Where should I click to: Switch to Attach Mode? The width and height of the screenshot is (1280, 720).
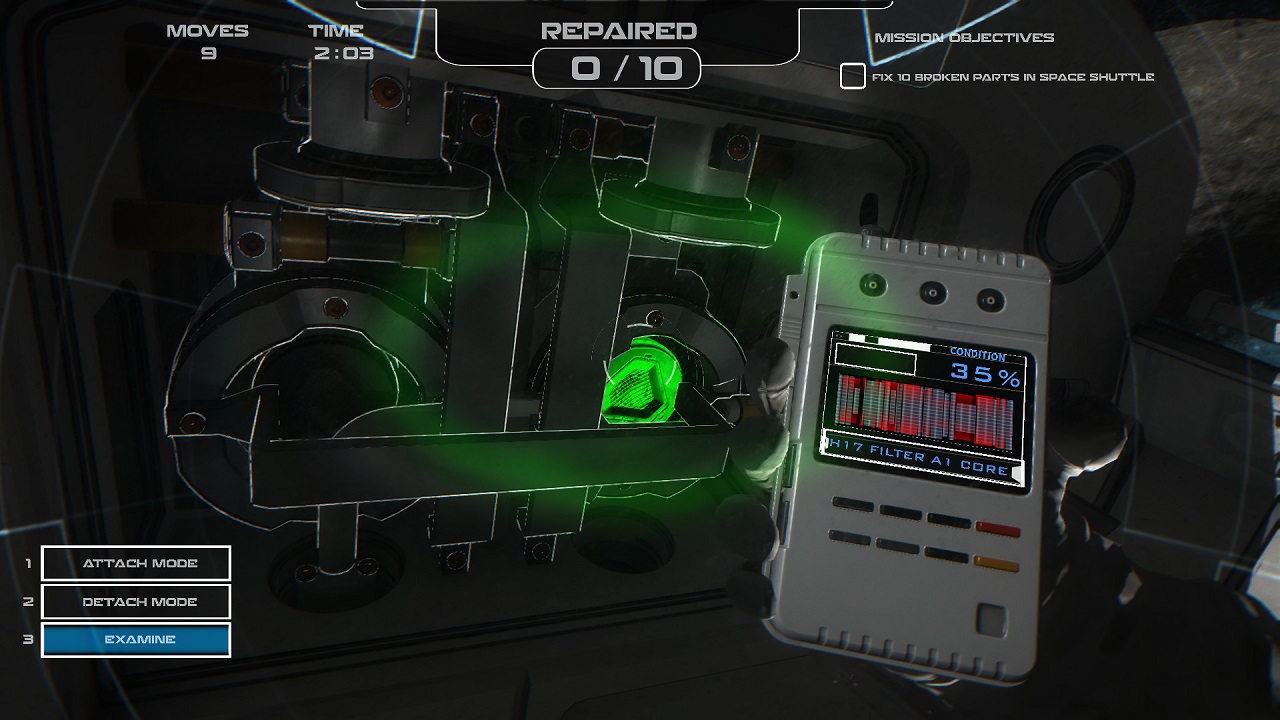(x=136, y=563)
